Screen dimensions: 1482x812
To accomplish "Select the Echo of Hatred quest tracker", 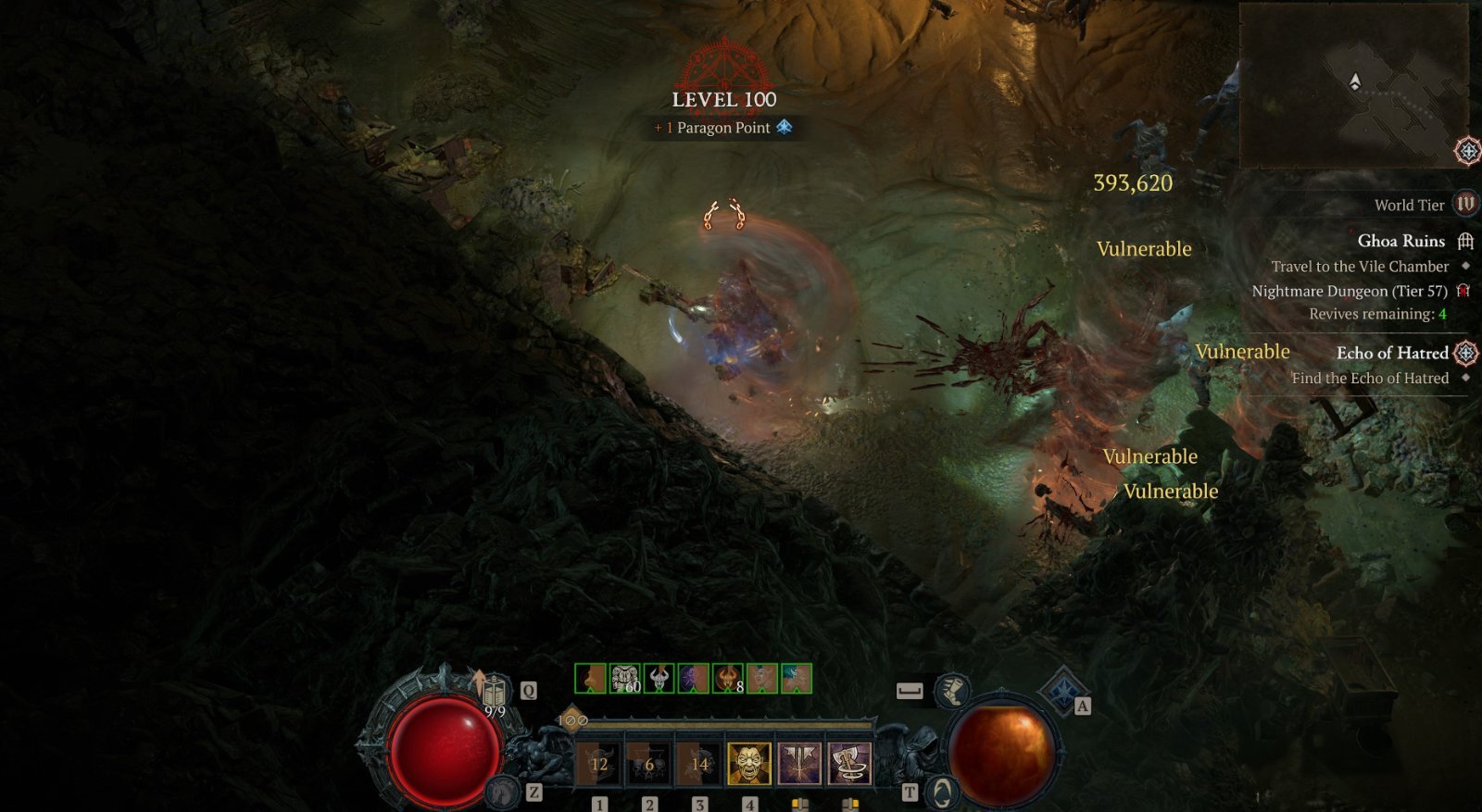I will tap(1391, 353).
